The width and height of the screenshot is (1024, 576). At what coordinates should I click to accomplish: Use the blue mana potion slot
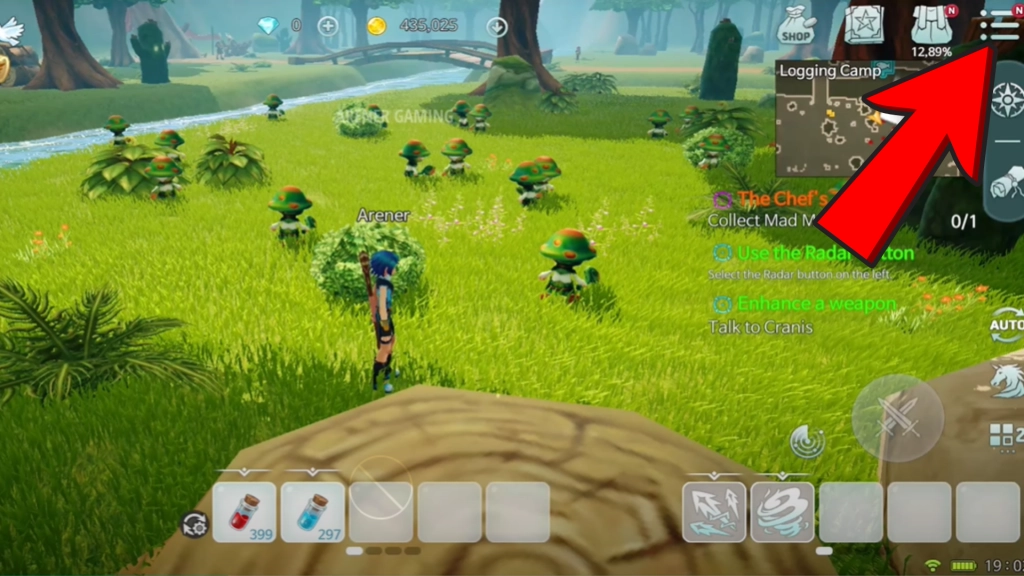[x=313, y=512]
